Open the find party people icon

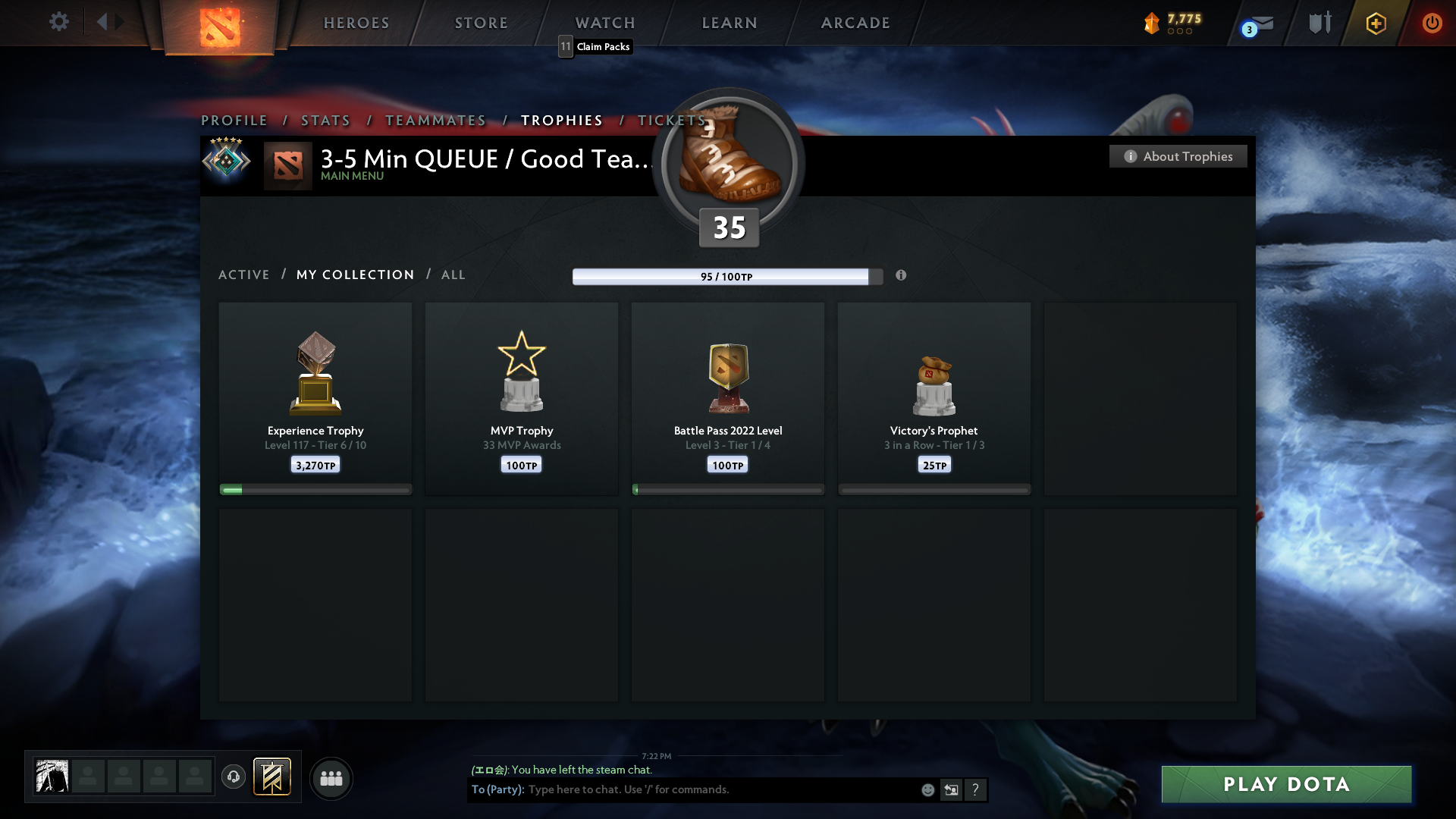coord(331,778)
